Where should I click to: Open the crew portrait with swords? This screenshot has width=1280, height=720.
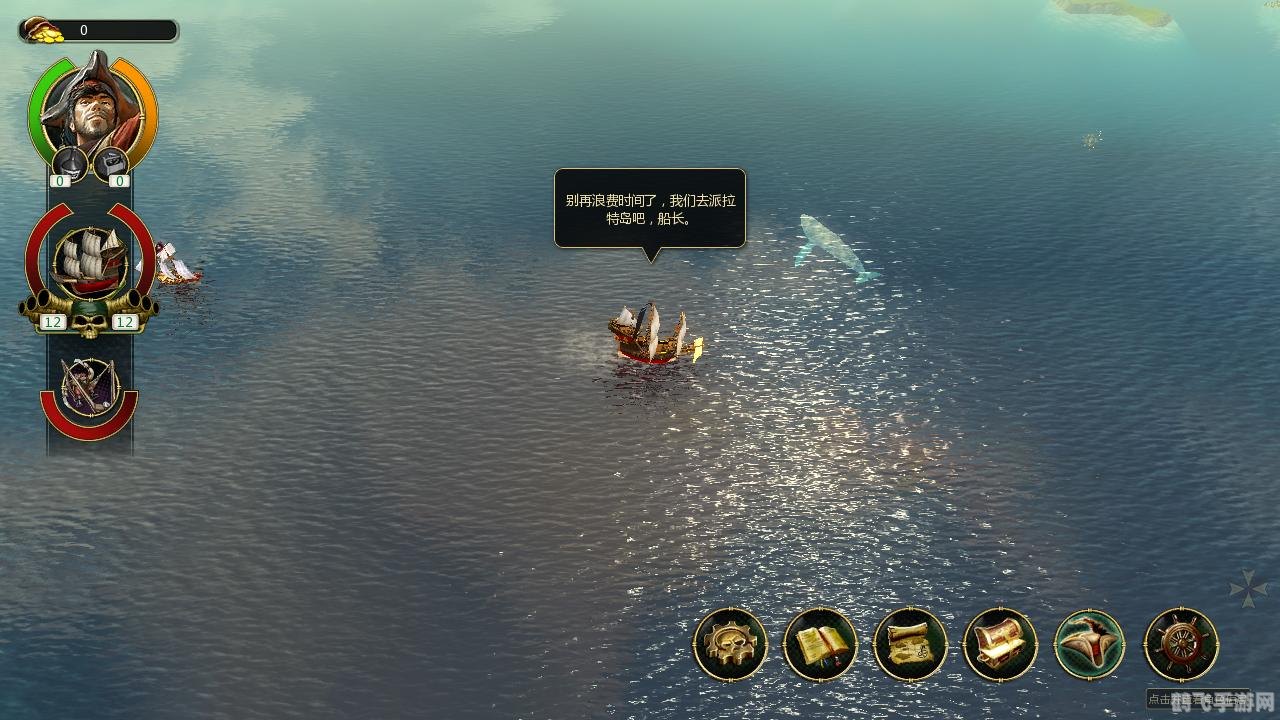click(x=89, y=386)
